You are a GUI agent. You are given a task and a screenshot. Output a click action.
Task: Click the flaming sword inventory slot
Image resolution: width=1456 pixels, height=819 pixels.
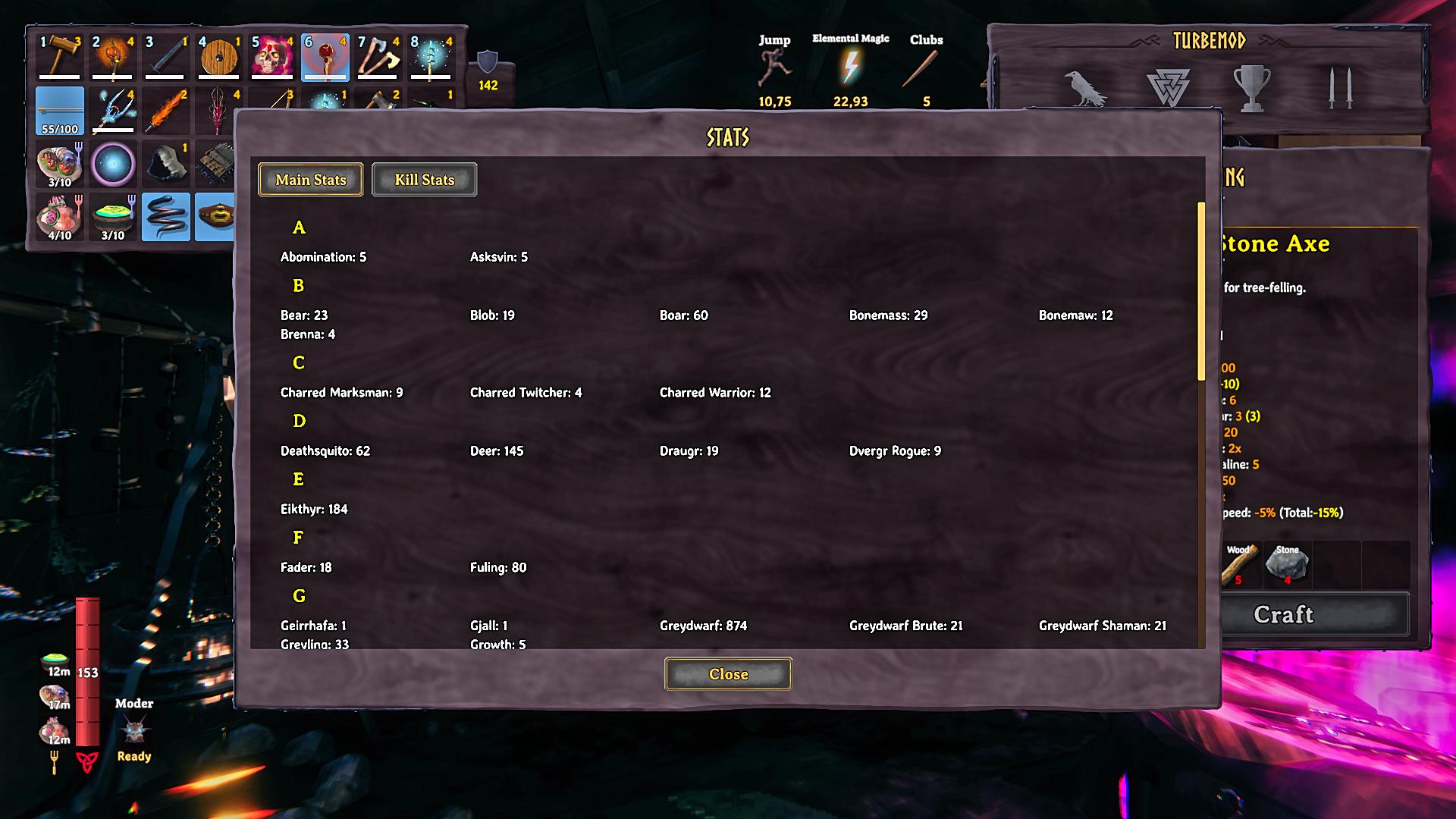pos(166,111)
